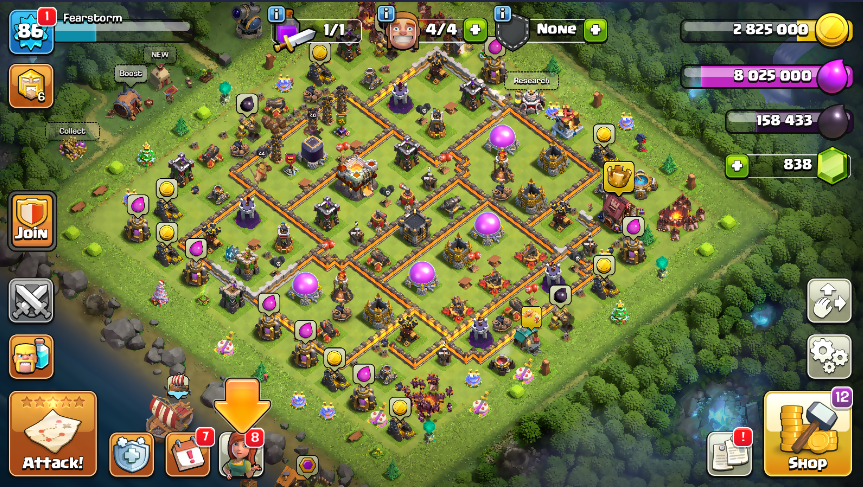Add gems with green plus button

point(738,165)
